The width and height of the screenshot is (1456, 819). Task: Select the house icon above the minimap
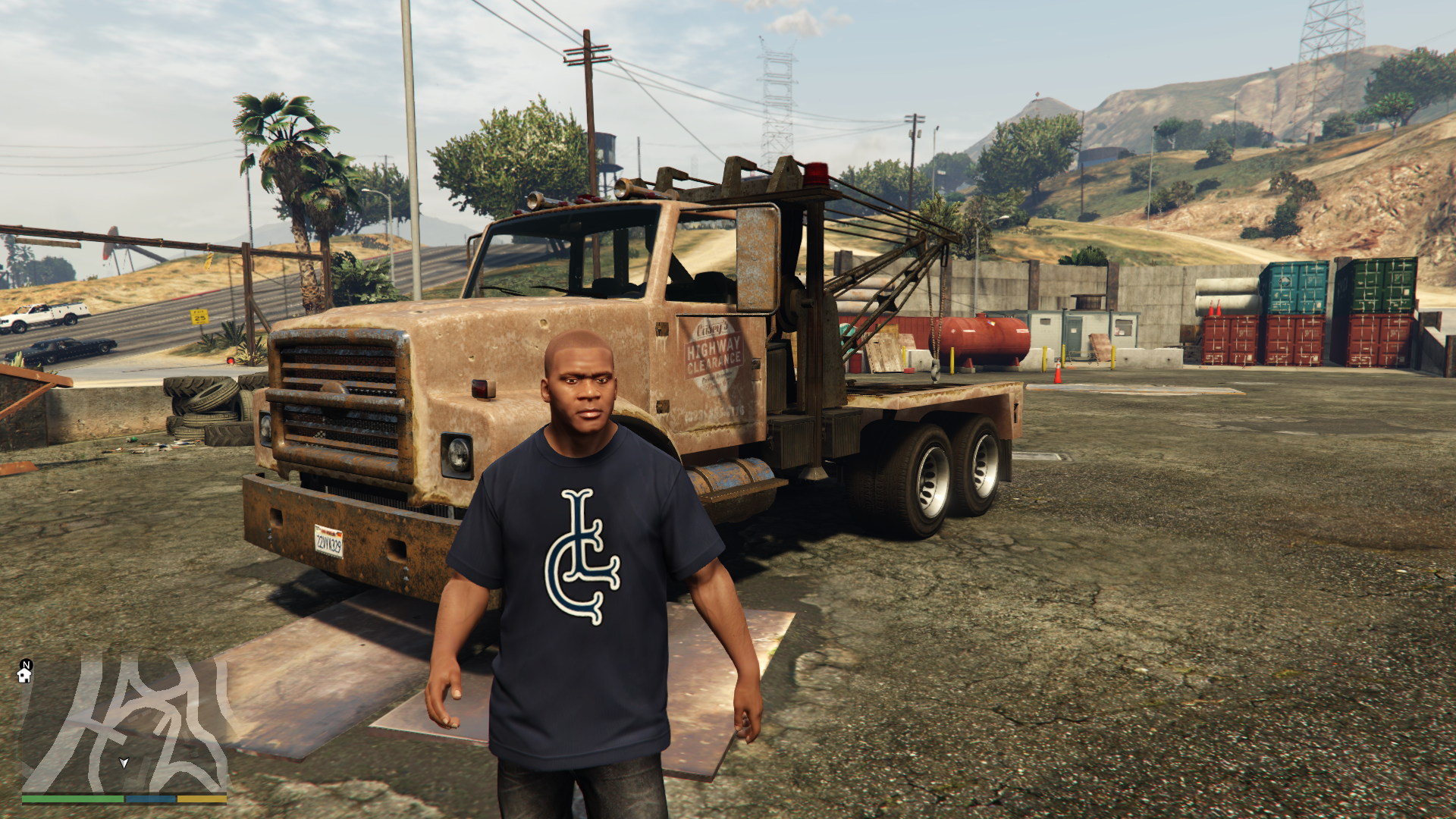[24, 676]
